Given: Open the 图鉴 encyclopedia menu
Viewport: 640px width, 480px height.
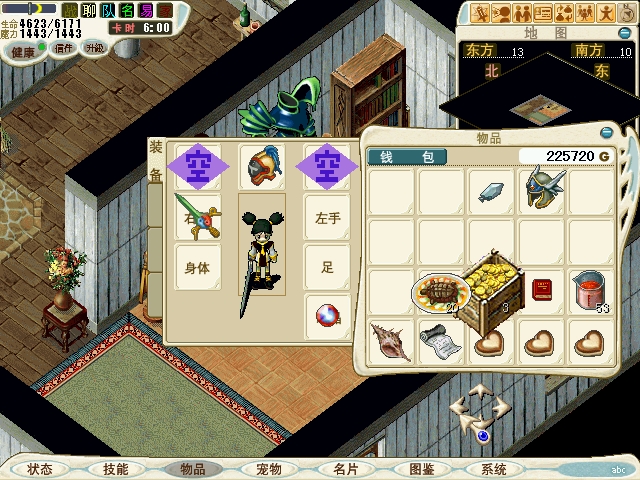Looking at the screenshot, I should click(421, 469).
